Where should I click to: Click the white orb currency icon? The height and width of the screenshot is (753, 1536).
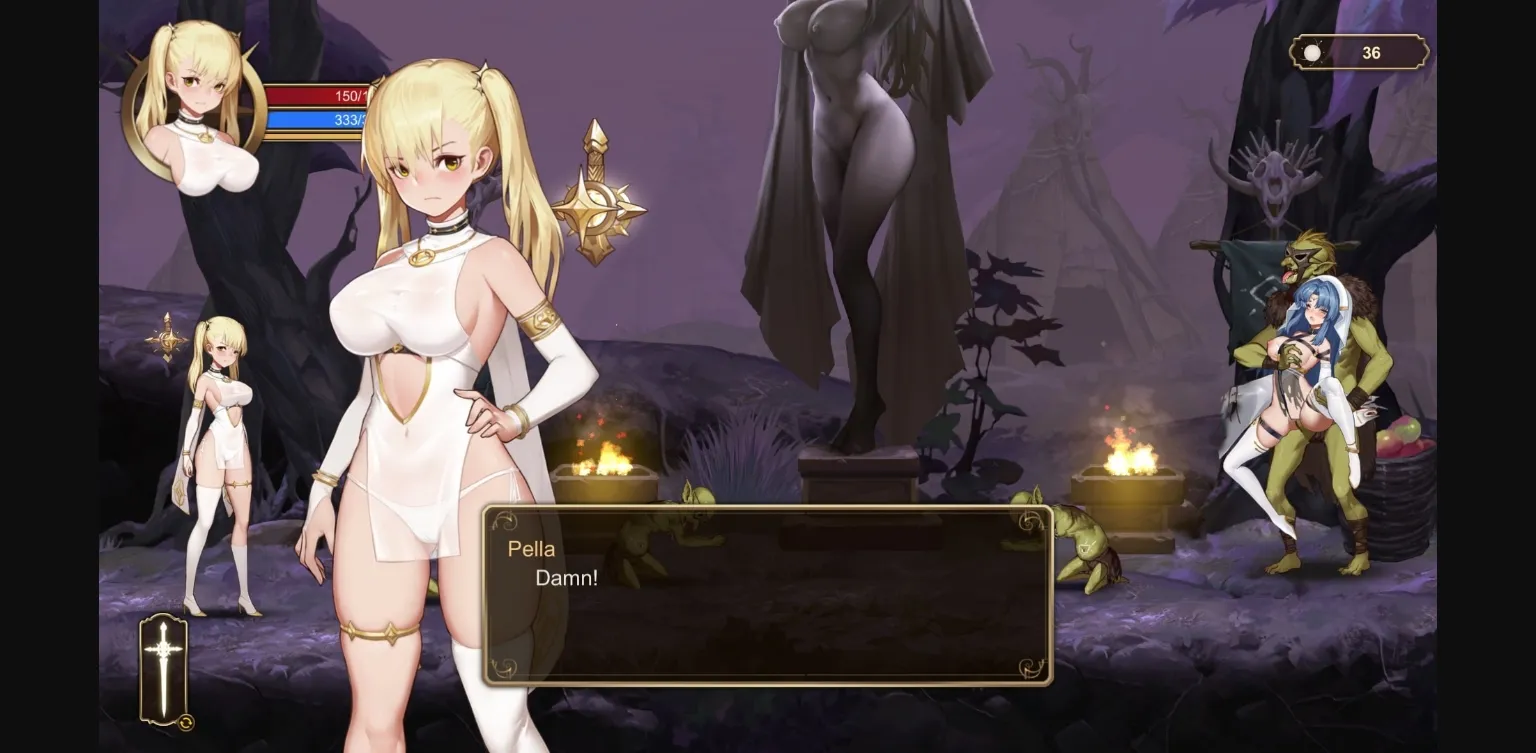tap(1311, 52)
